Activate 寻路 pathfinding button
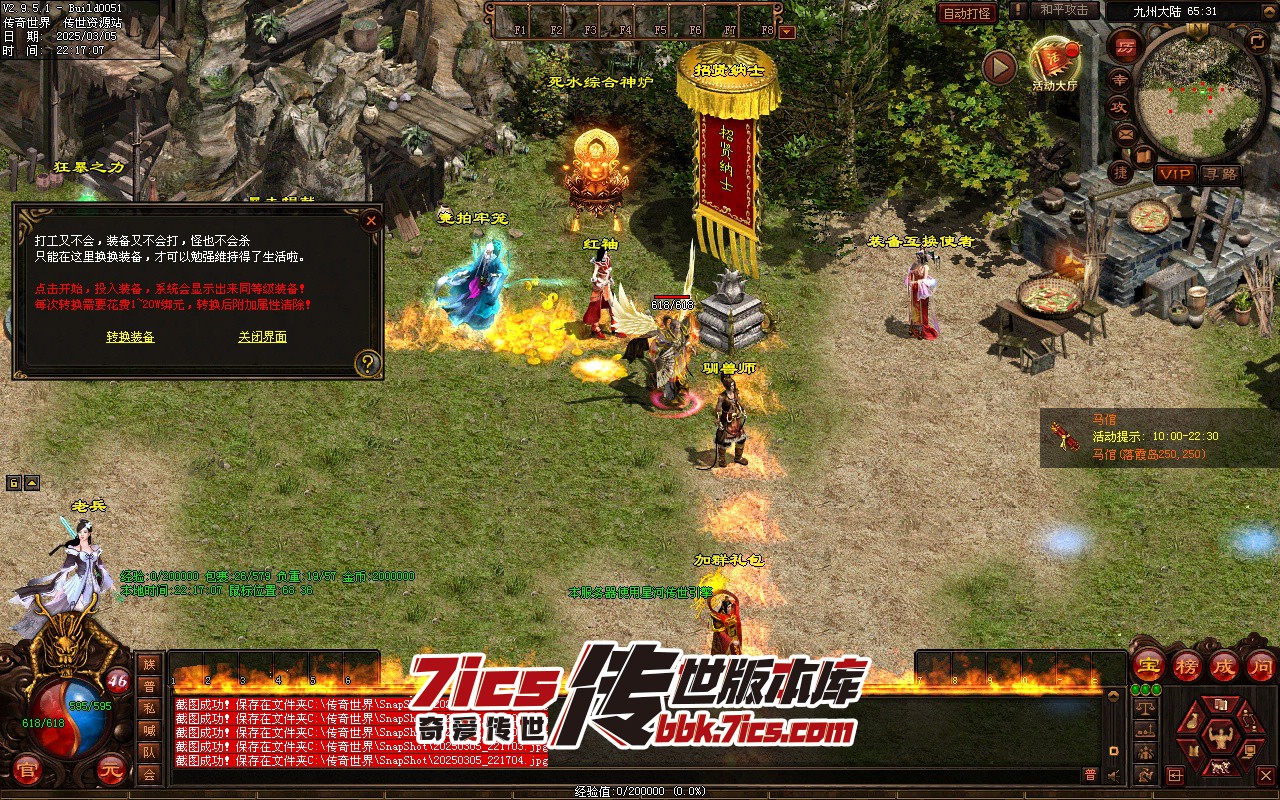This screenshot has height=800, width=1280. point(1220,174)
